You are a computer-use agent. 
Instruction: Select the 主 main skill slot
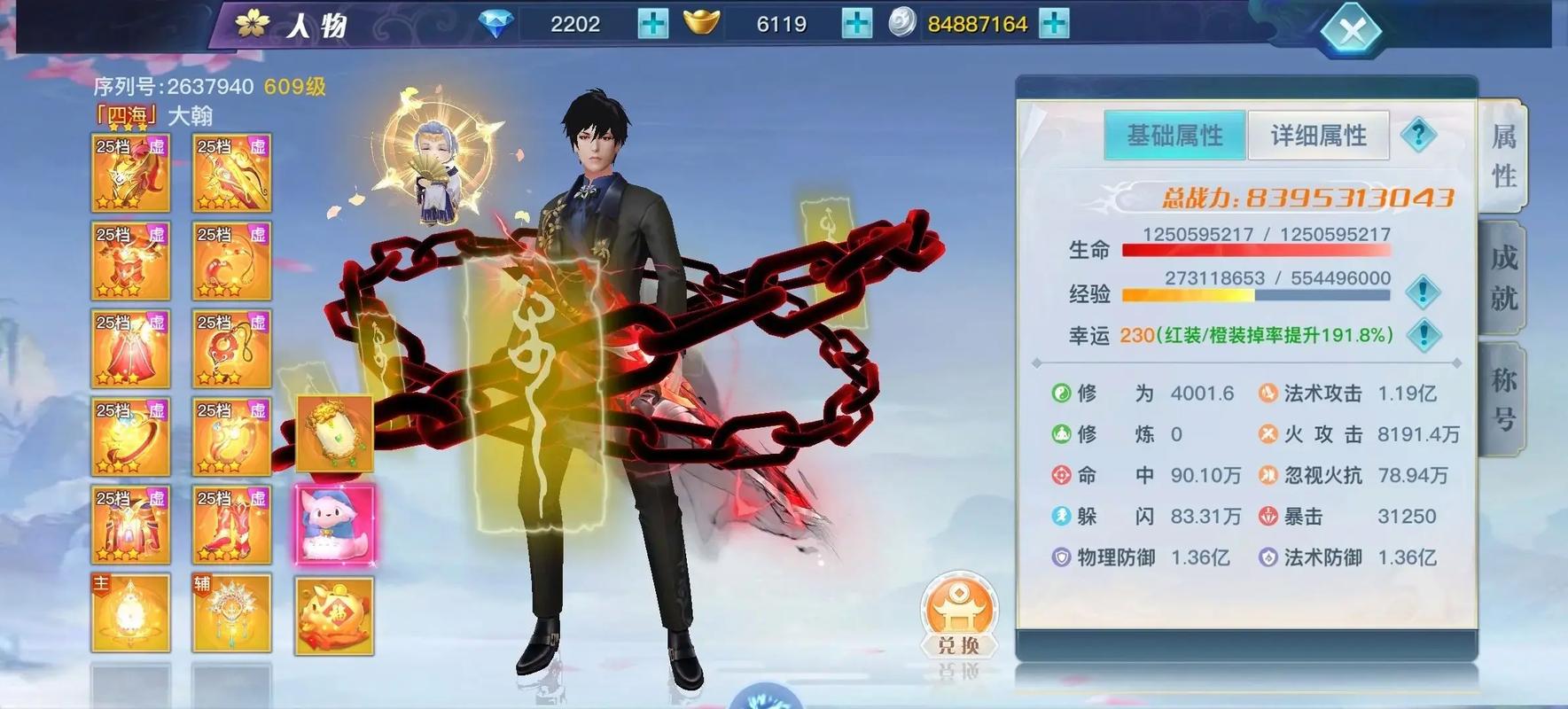coord(130,612)
